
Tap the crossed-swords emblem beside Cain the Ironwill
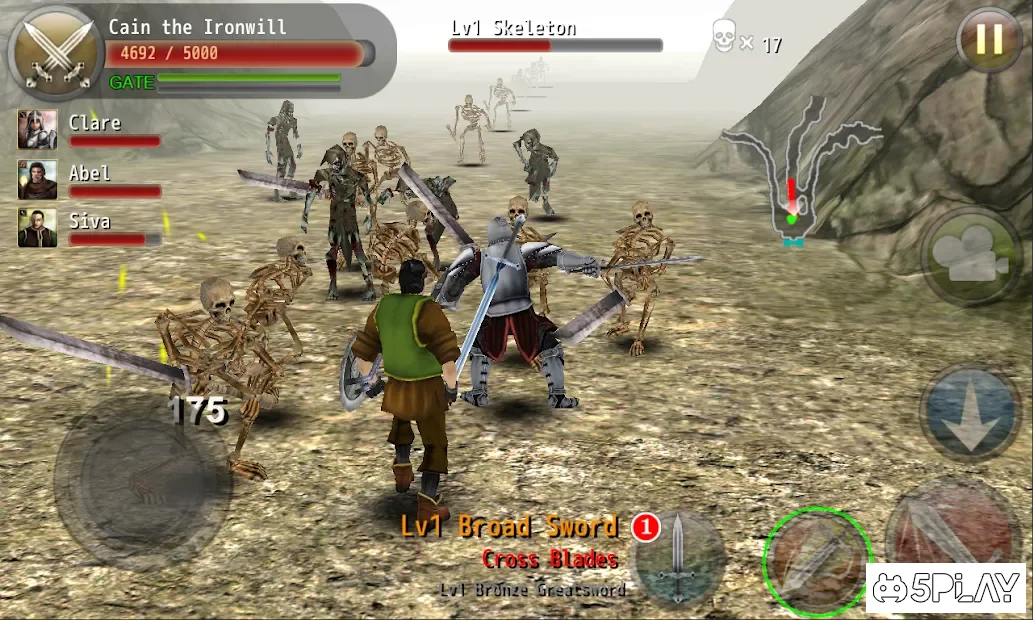(x=53, y=52)
